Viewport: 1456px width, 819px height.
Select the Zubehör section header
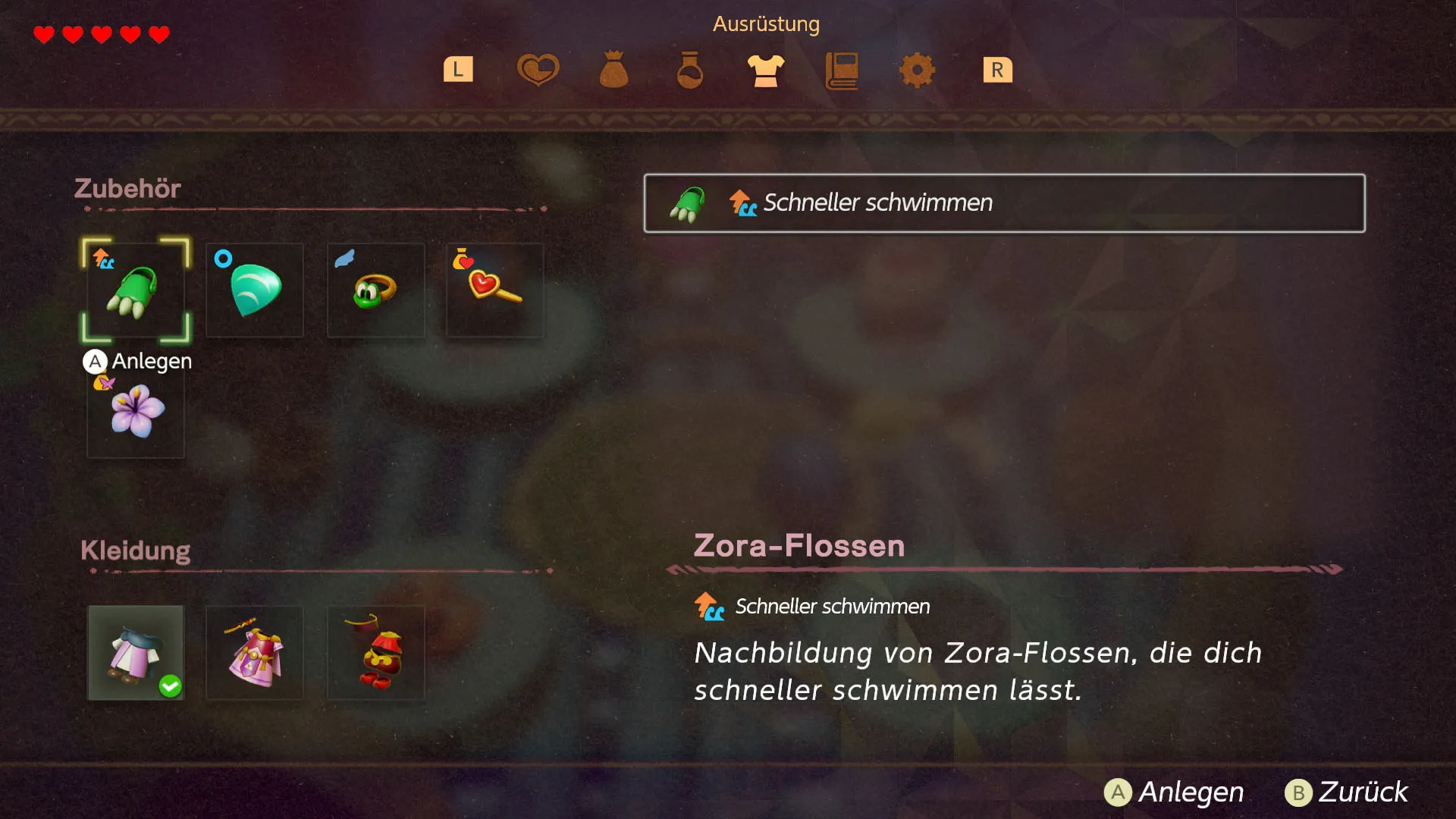tap(127, 188)
